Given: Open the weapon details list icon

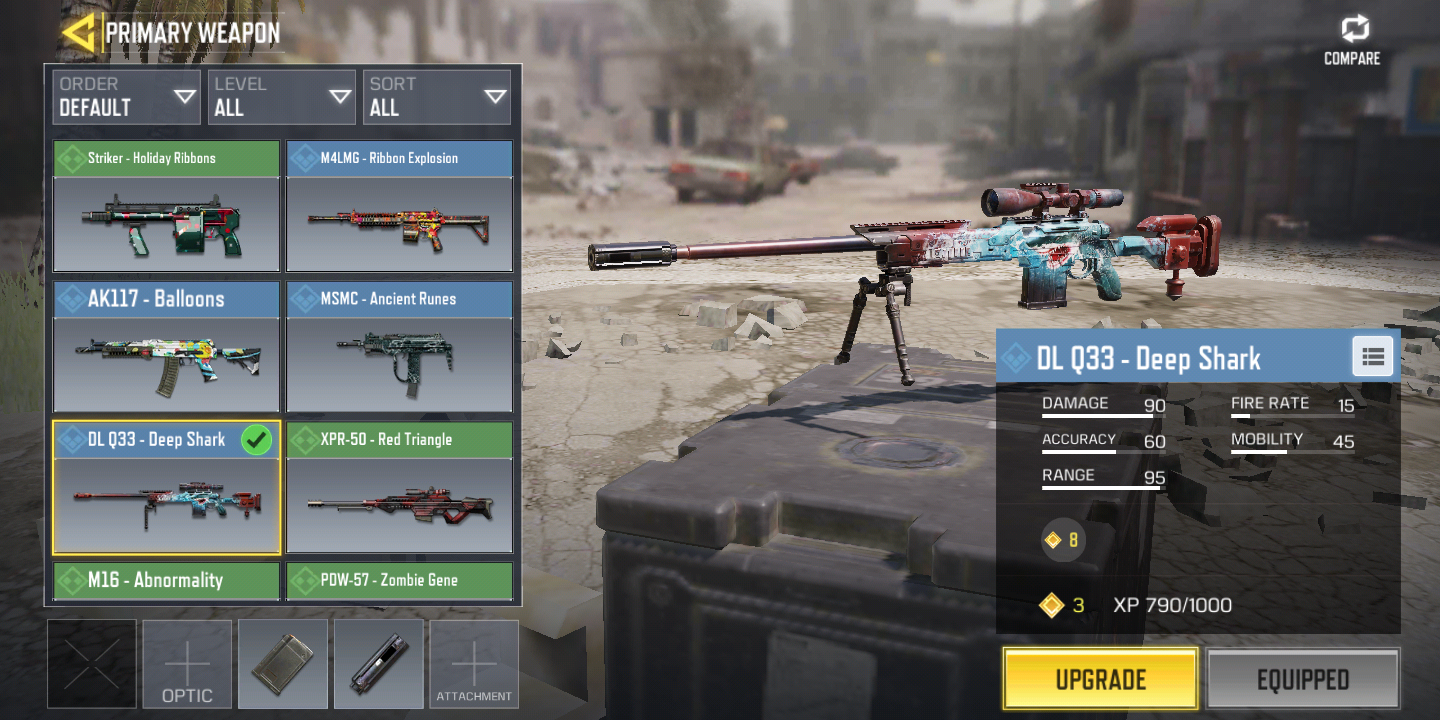Looking at the screenshot, I should pyautogui.click(x=1372, y=356).
